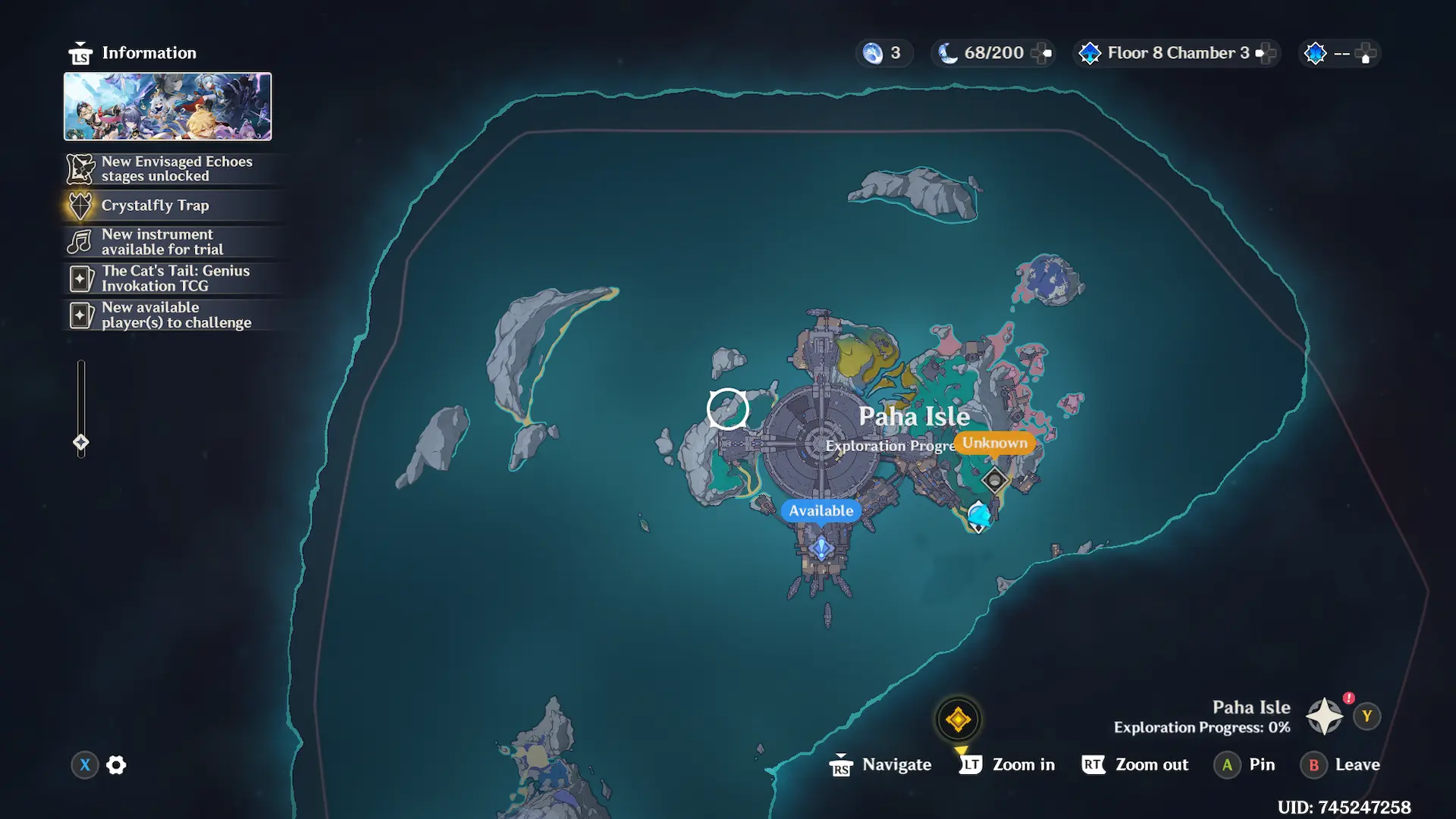Click the blue gem counter showing dashes

[x=1339, y=53]
